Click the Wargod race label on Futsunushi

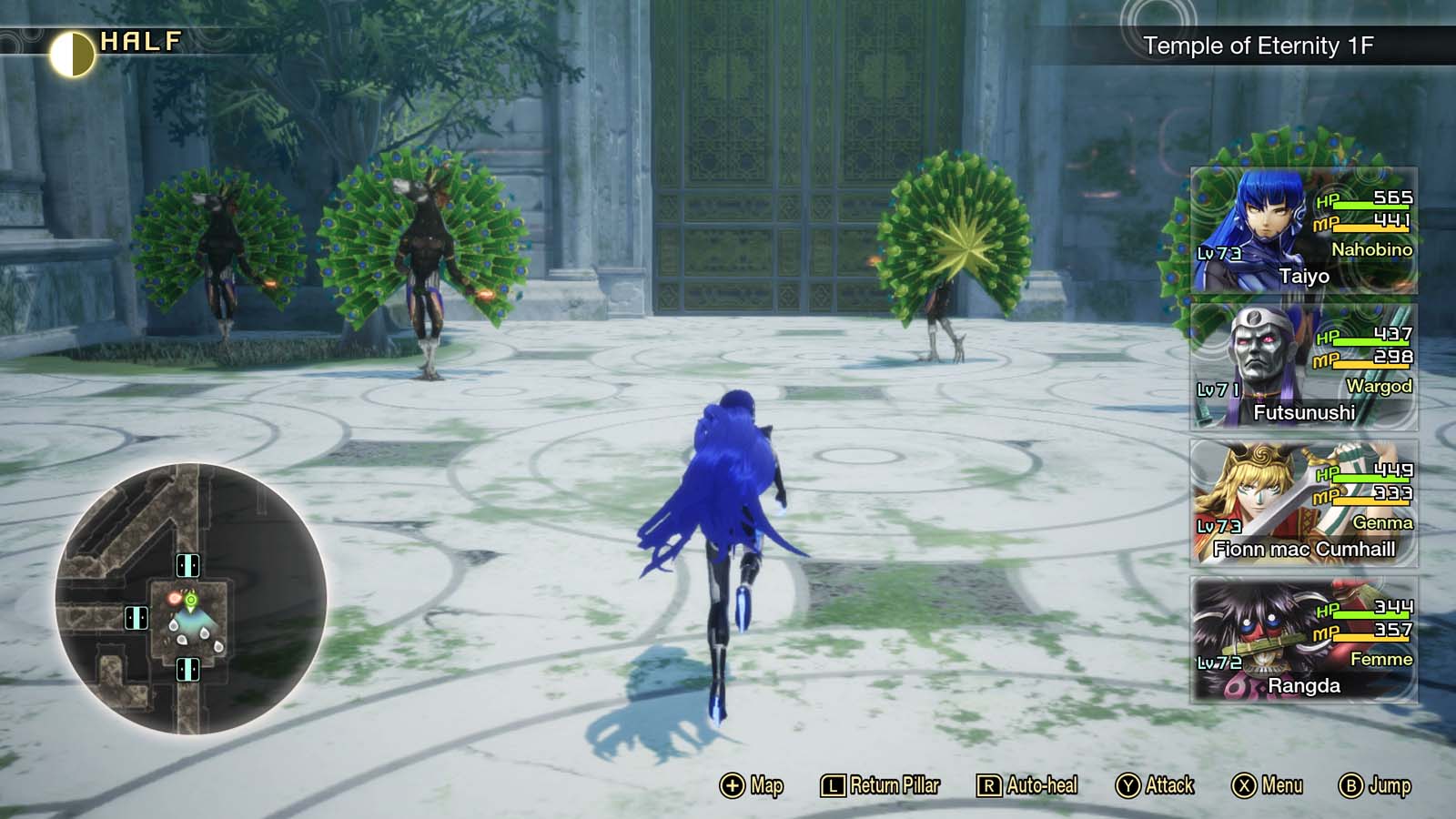pyautogui.click(x=1379, y=386)
